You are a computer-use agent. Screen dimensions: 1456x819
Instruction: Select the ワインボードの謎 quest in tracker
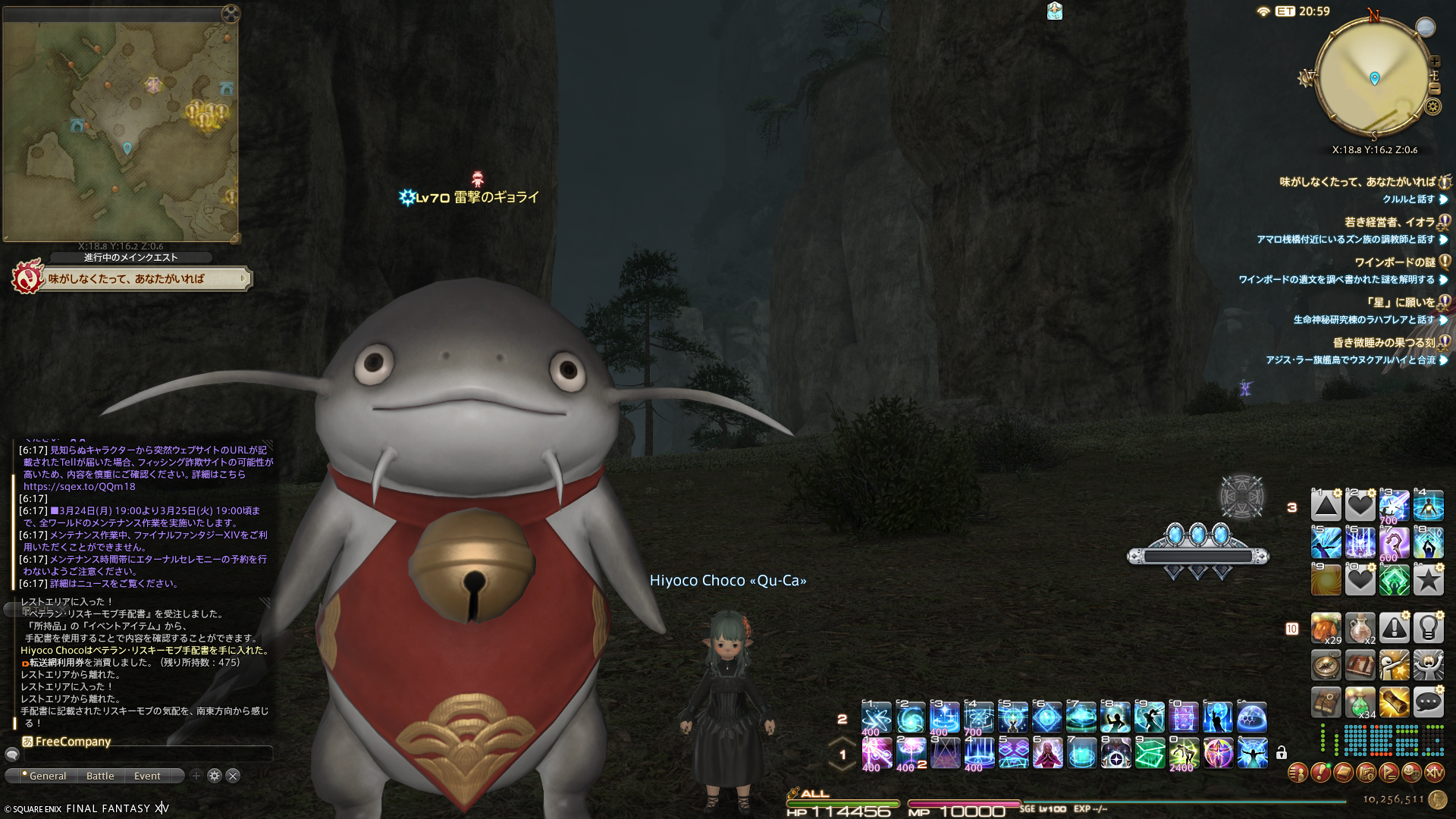click(x=1394, y=262)
